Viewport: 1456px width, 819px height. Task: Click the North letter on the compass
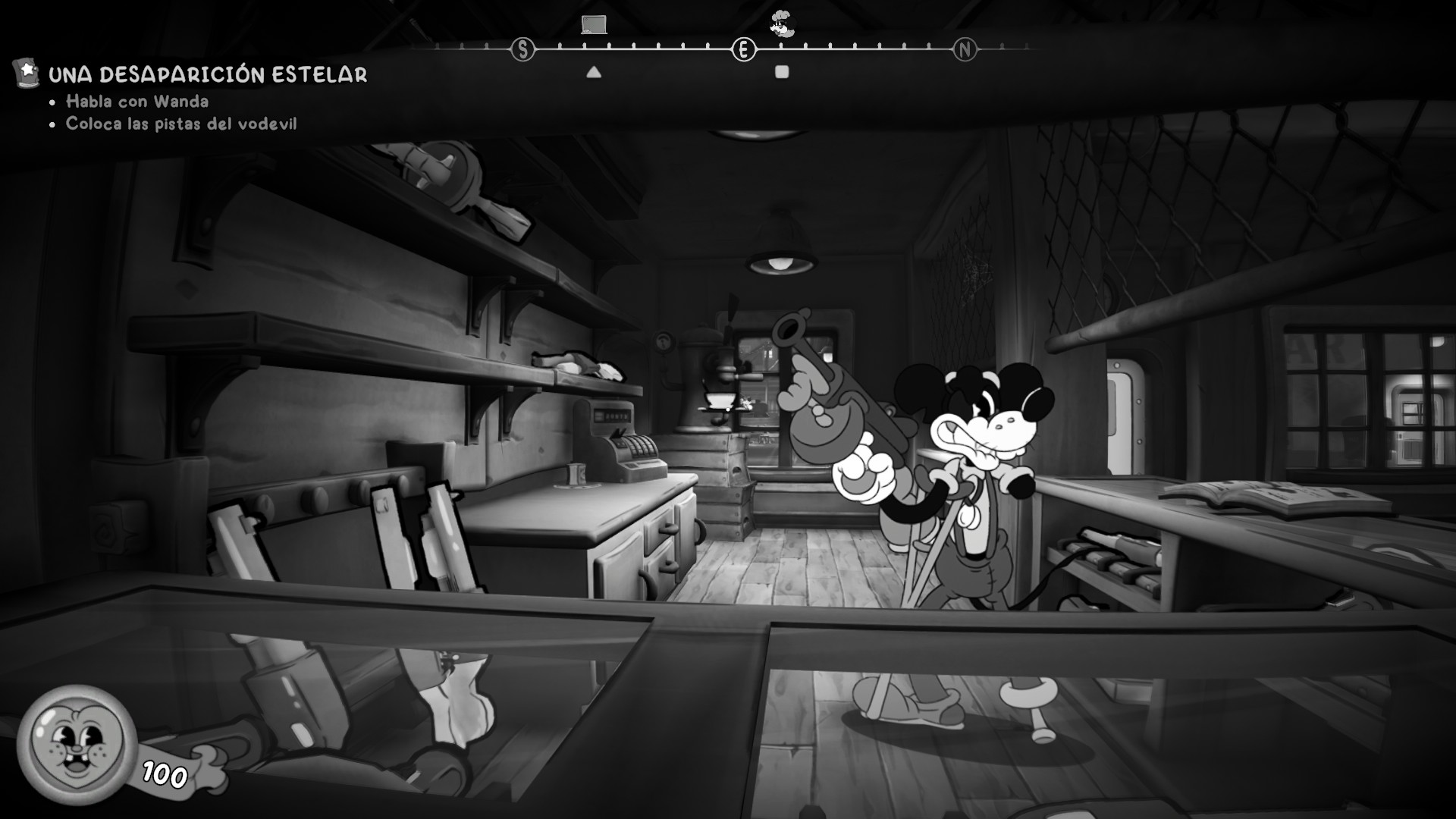pos(965,50)
